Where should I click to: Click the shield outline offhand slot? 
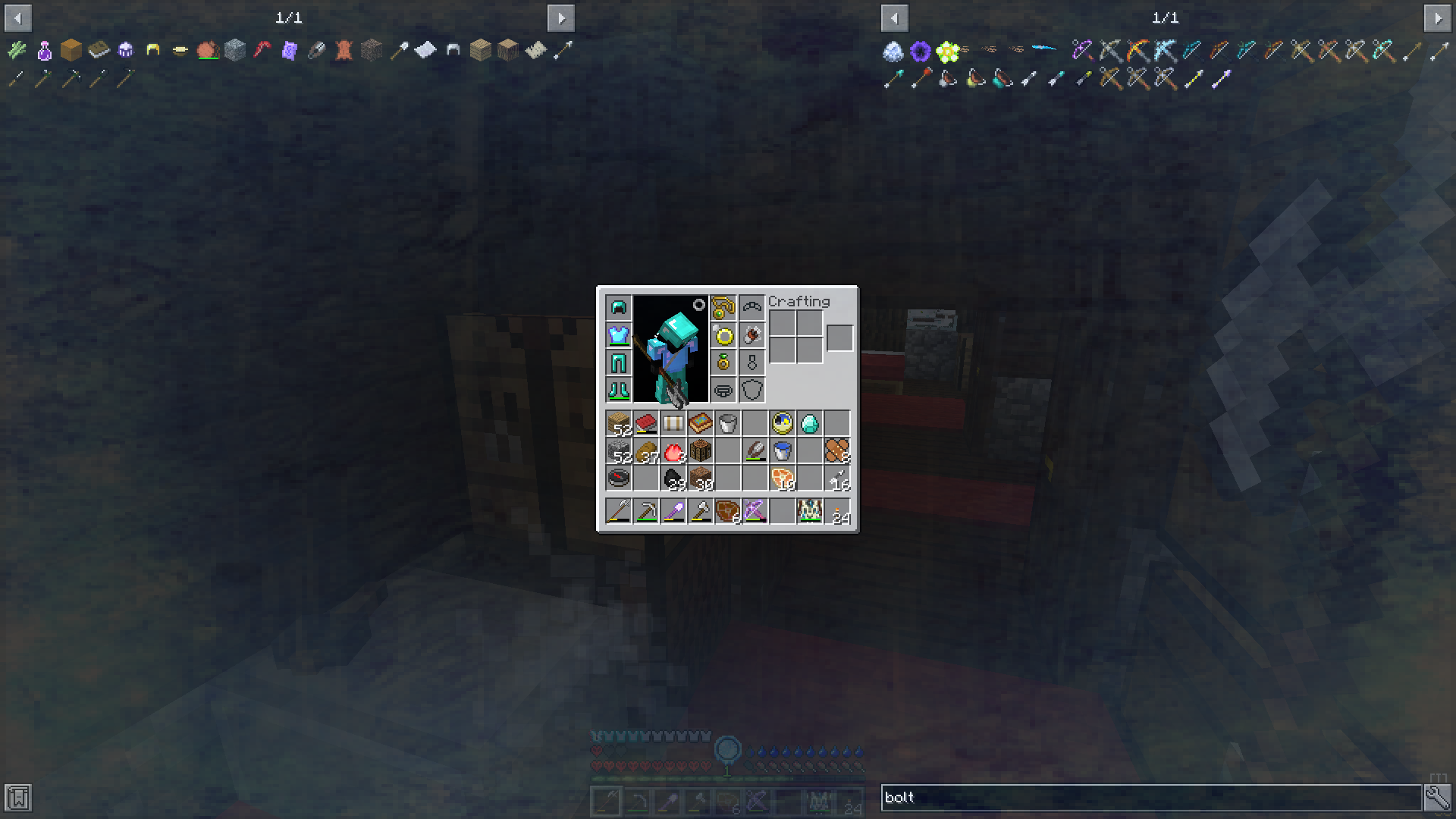click(x=752, y=390)
